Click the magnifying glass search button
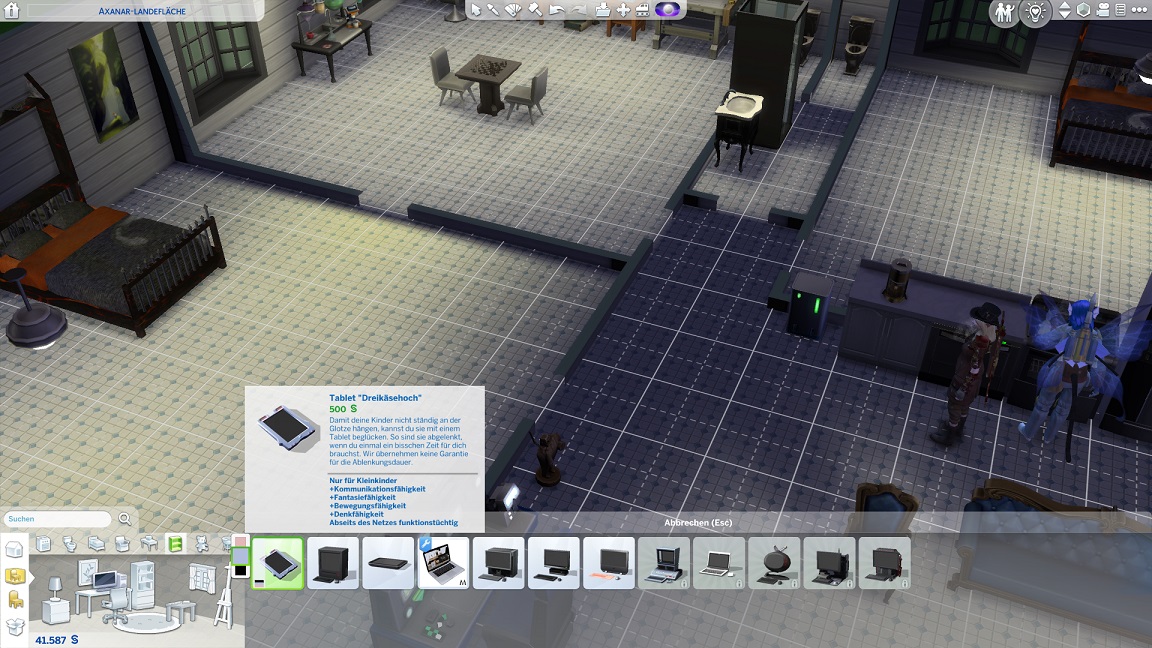The width and height of the screenshot is (1152, 648). 125,519
